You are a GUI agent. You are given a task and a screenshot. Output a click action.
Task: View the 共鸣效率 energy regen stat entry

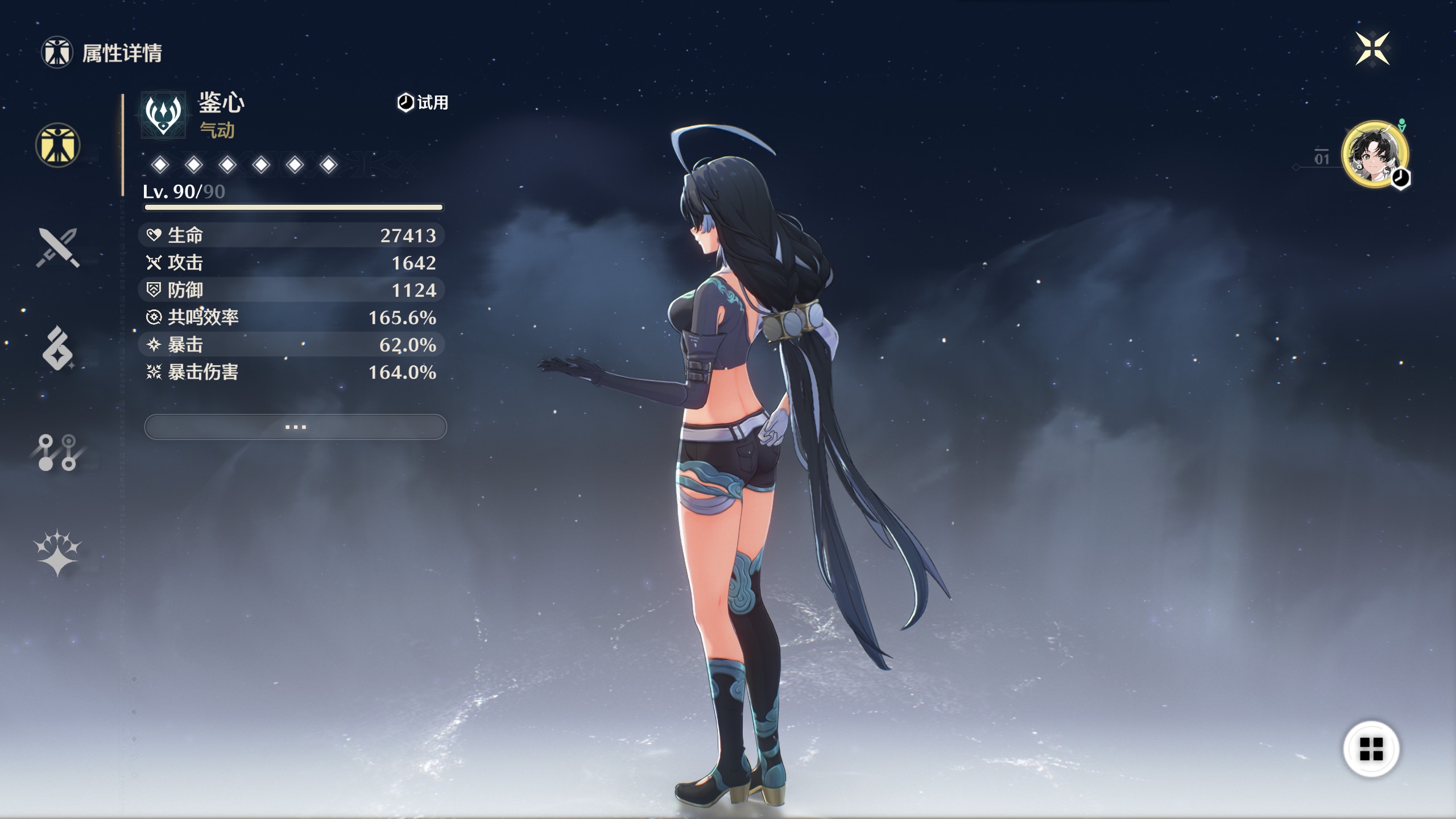coord(294,317)
